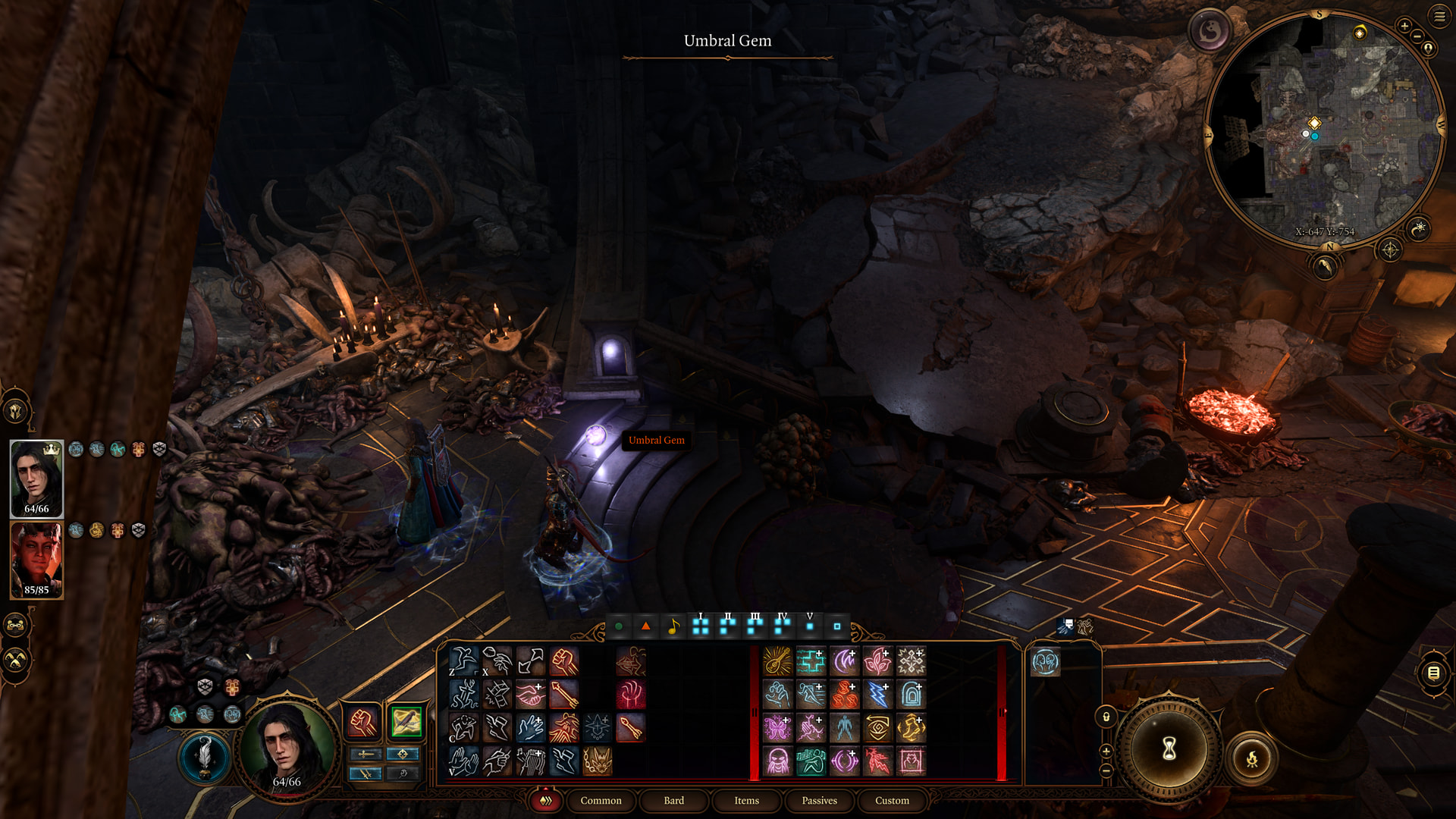Show the Items hotbar tab
1456x819 pixels.
coord(746,801)
